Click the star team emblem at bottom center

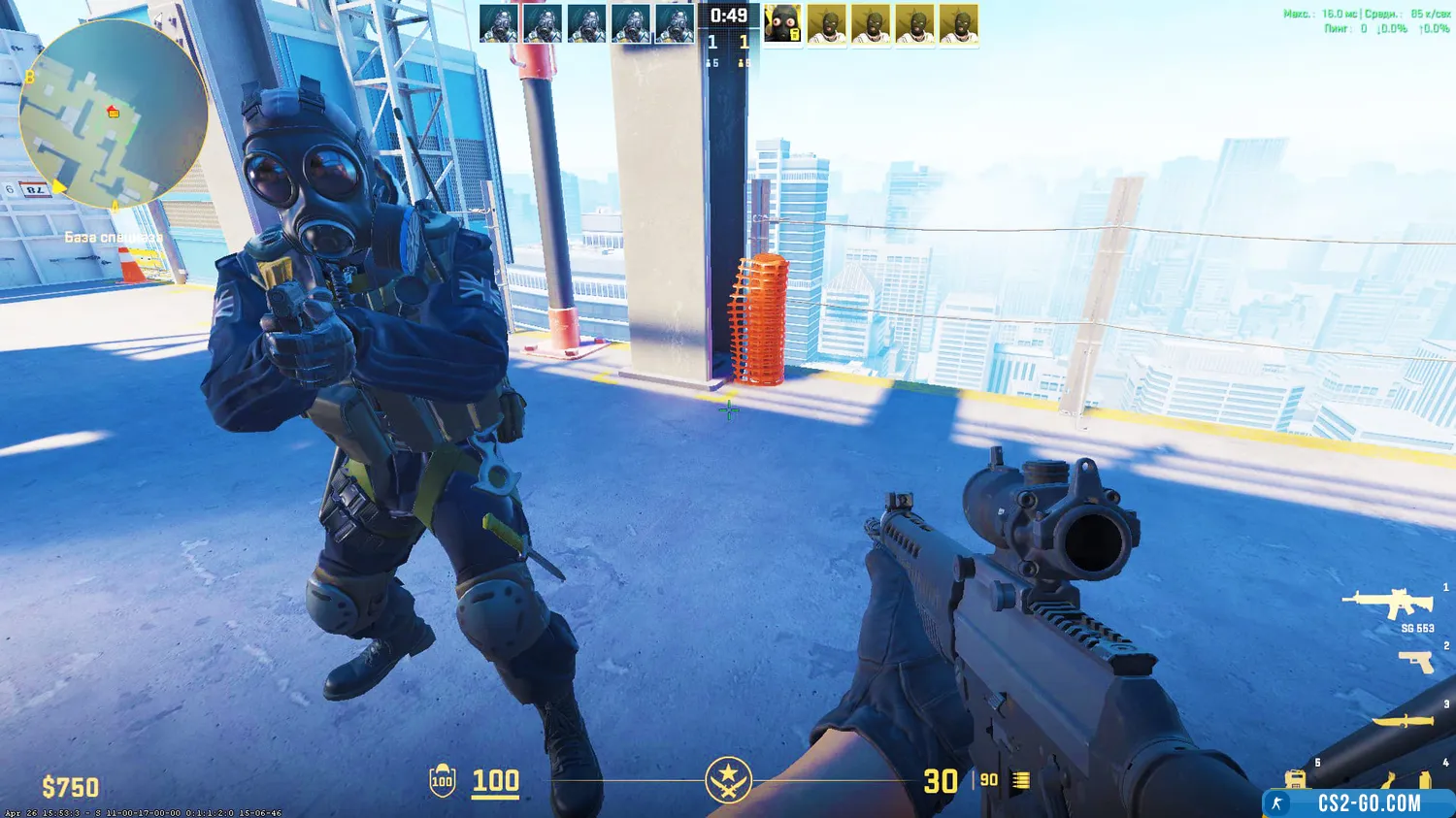click(728, 780)
